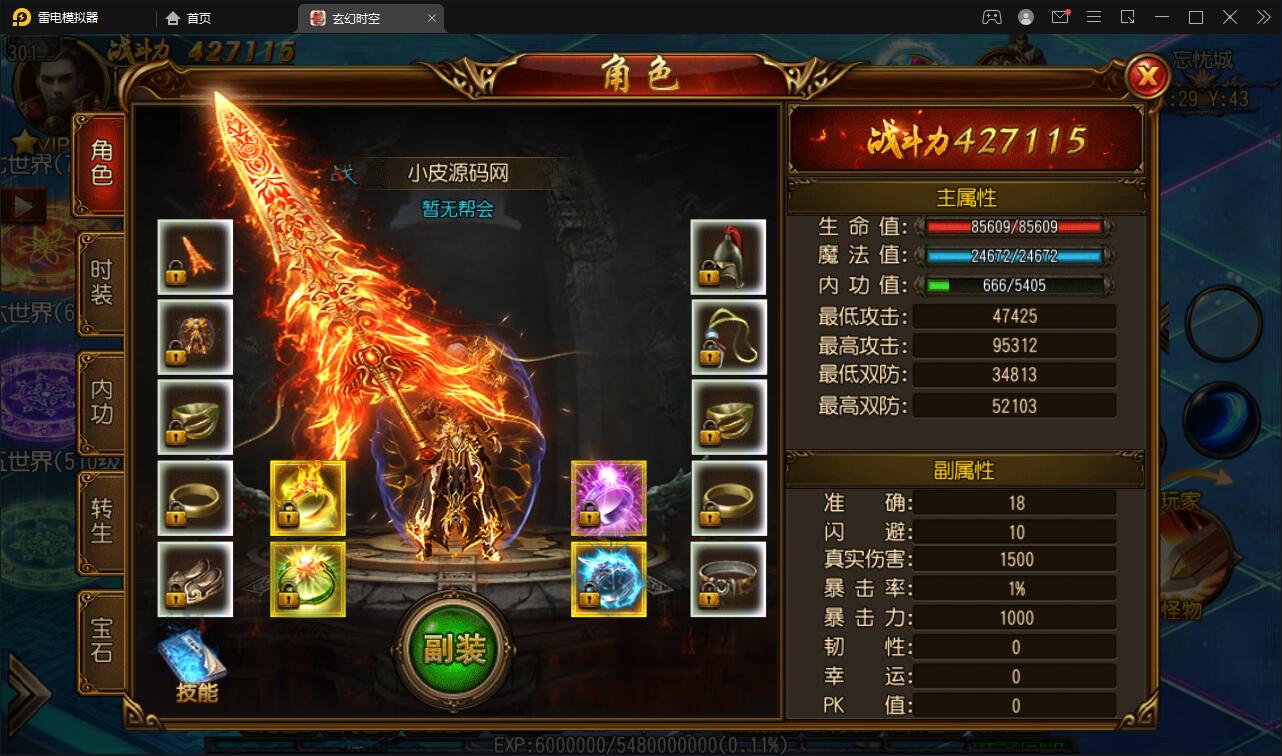Click the green necklace equipment slot
The image size is (1282, 756).
307,578
